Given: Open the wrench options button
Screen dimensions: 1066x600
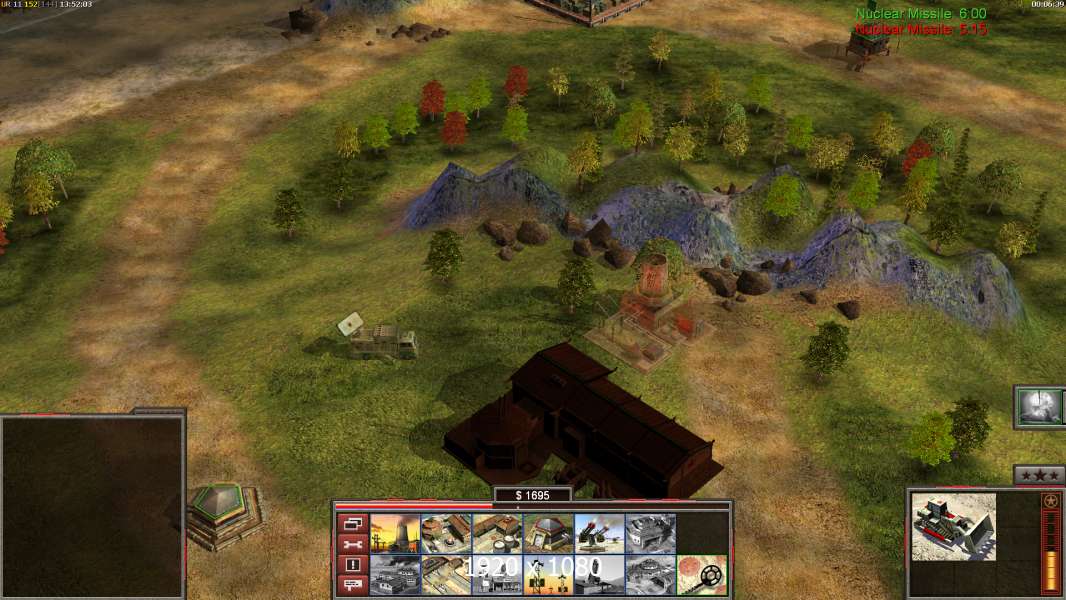Looking at the screenshot, I should 352,544.
